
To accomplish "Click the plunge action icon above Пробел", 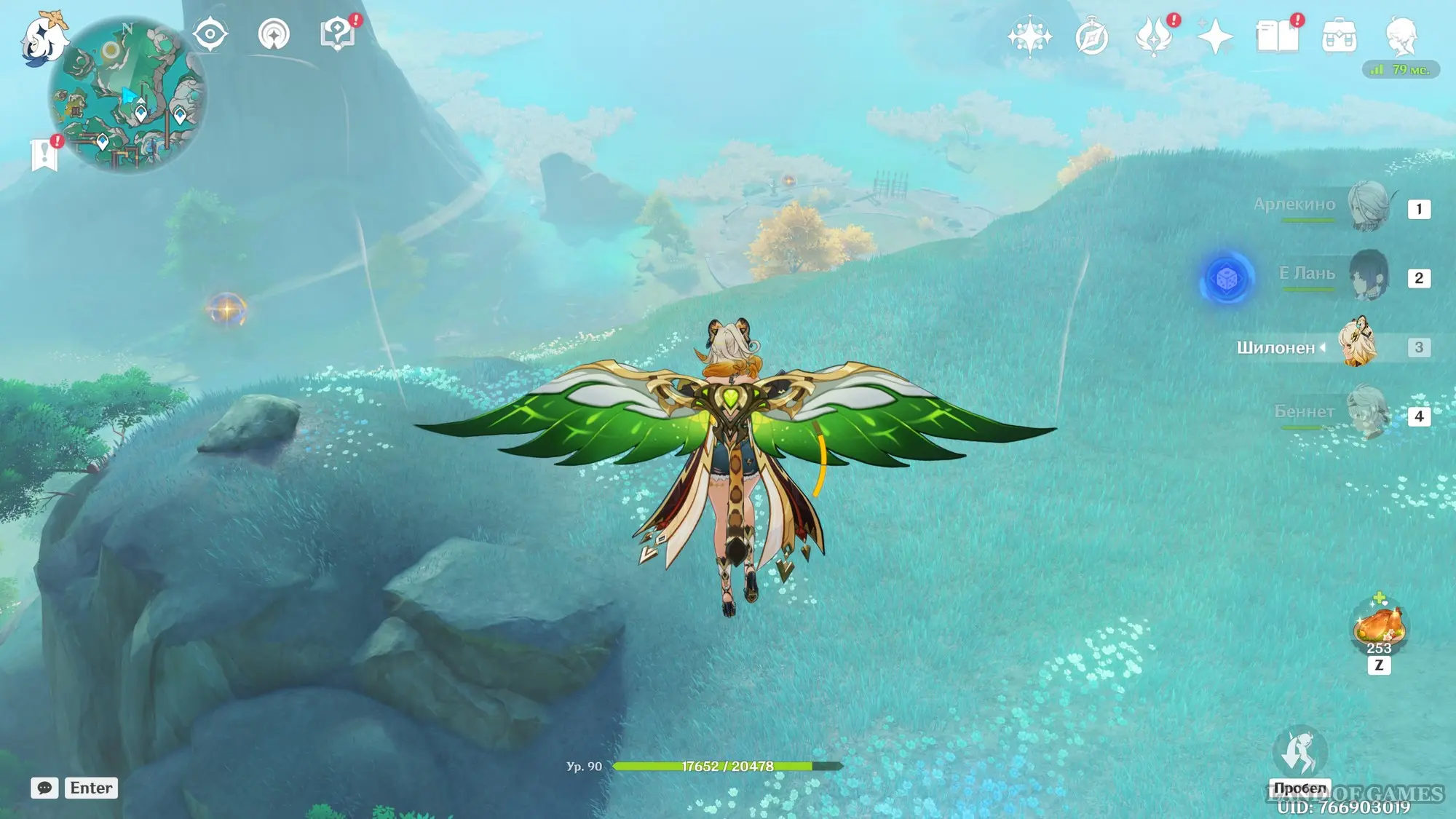I will pos(1300,751).
